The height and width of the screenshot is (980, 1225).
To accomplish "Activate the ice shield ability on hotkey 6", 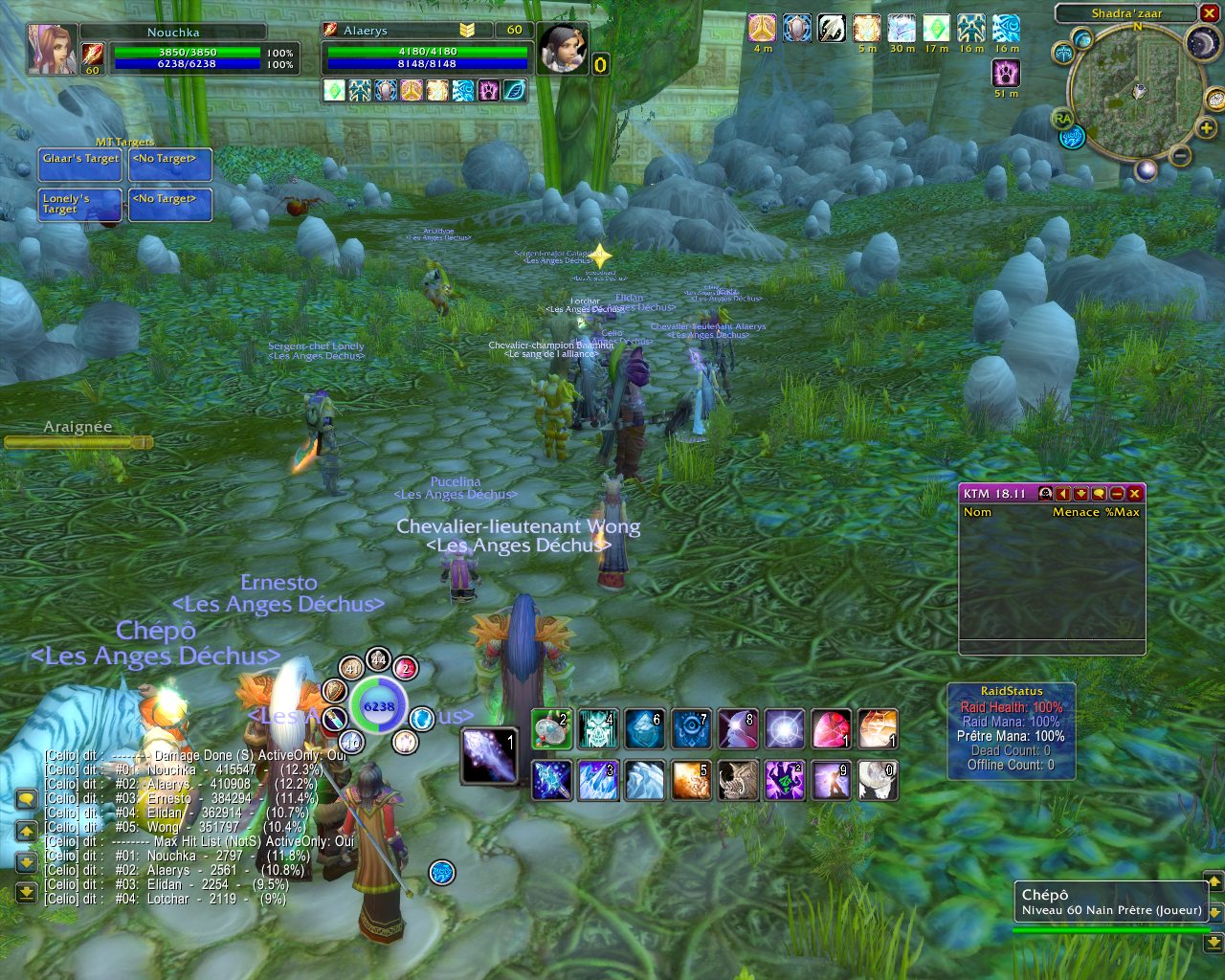I will 644,729.
